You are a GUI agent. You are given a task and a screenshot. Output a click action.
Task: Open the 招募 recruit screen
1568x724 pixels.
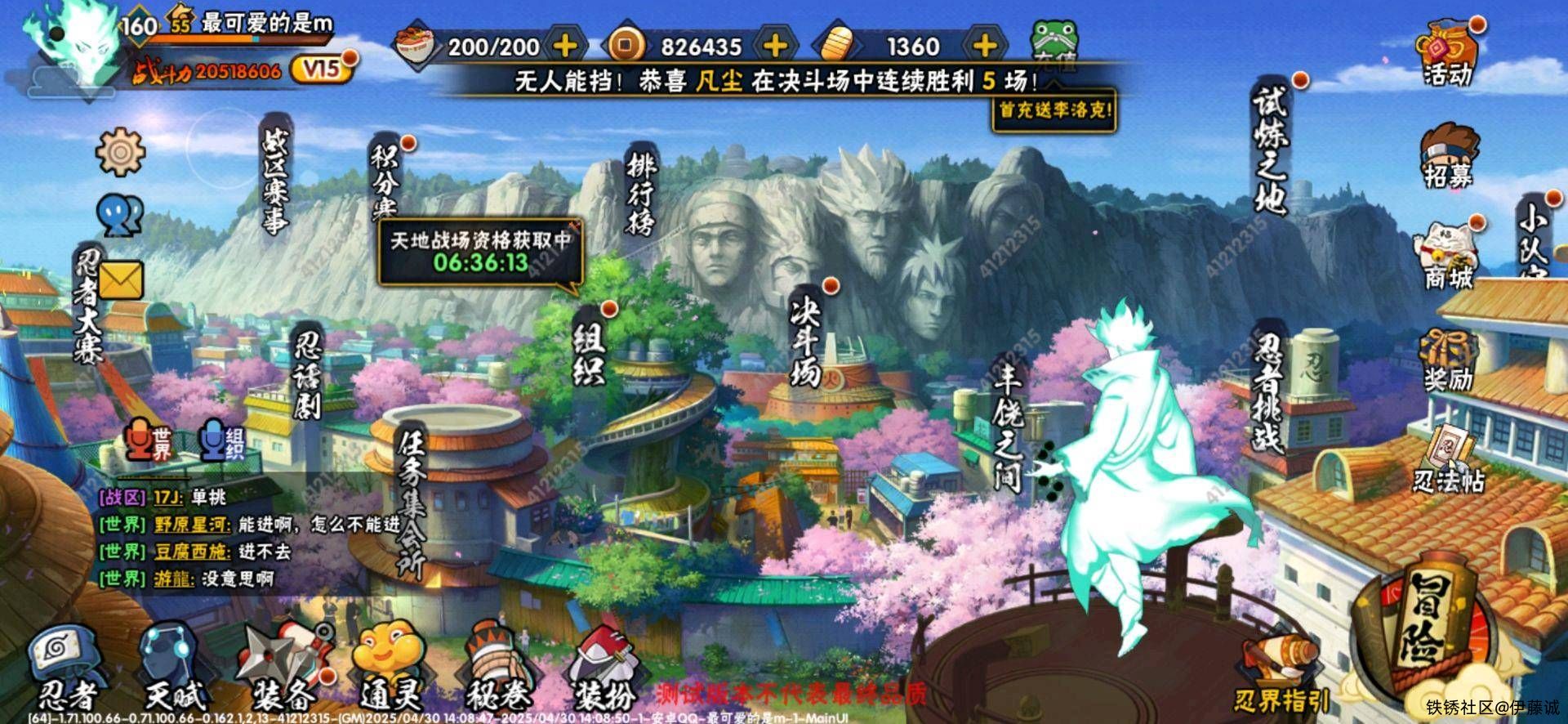(x=1449, y=155)
